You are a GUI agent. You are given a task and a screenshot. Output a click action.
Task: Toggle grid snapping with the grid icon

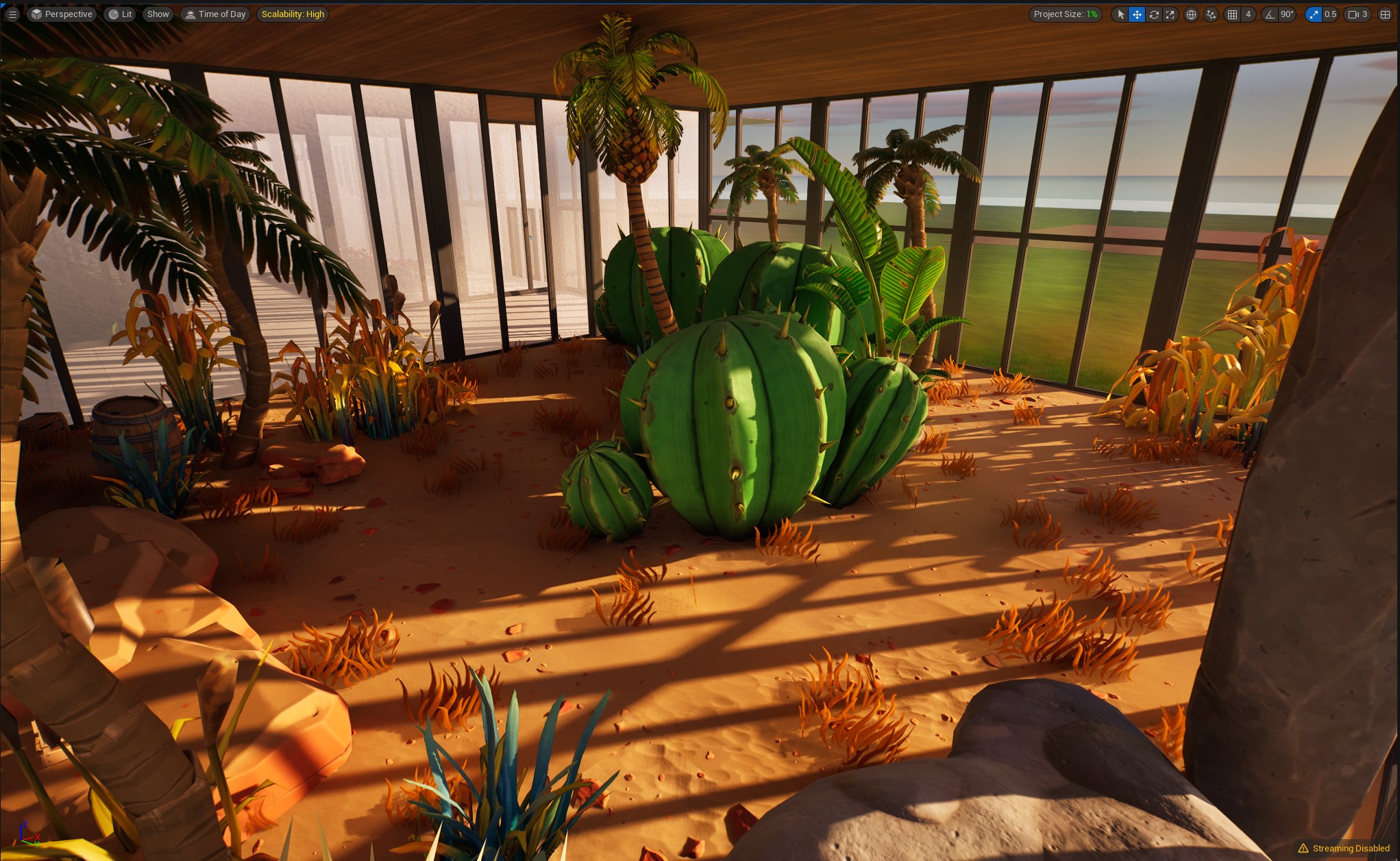pyautogui.click(x=1233, y=14)
